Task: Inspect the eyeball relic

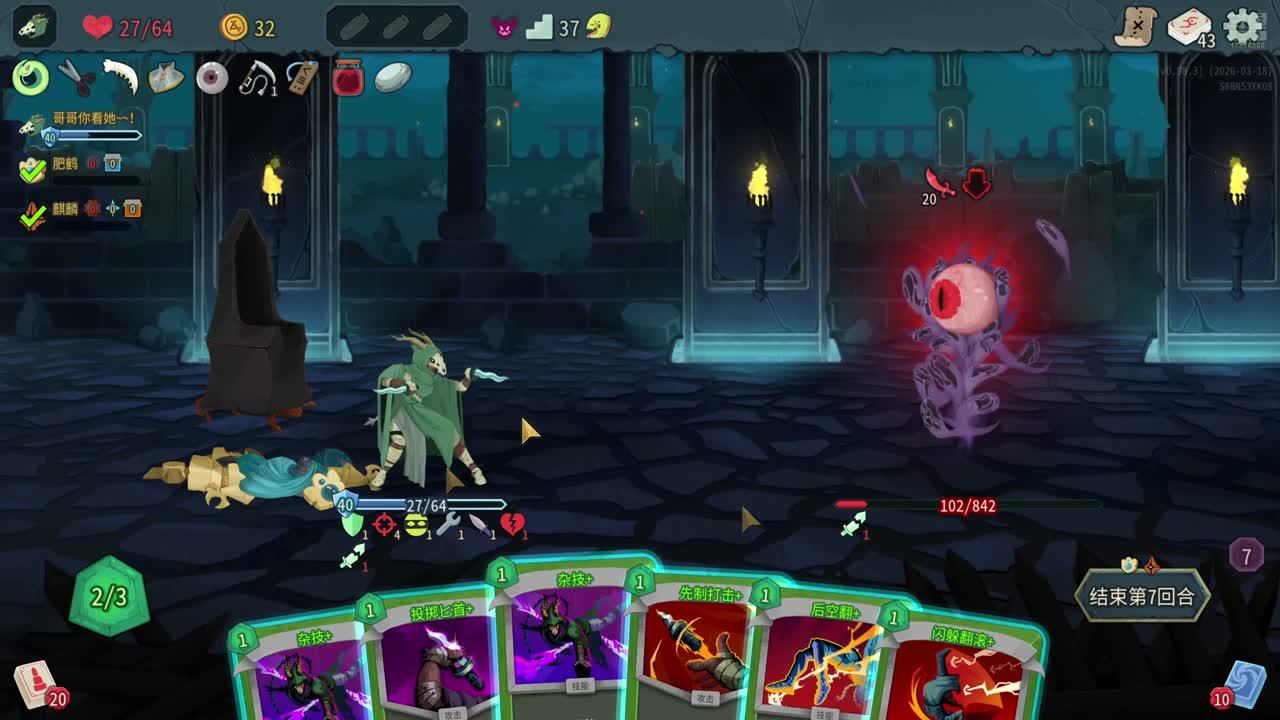Action: click(x=212, y=78)
